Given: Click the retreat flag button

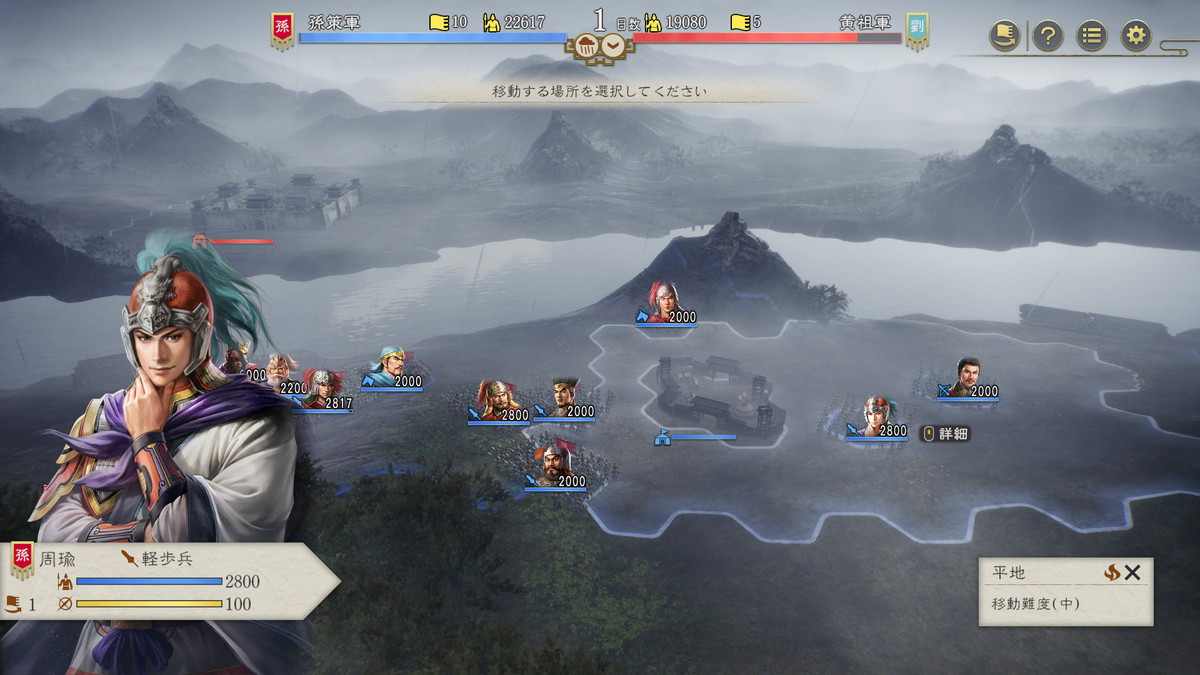Looking at the screenshot, I should (x=1004, y=36).
